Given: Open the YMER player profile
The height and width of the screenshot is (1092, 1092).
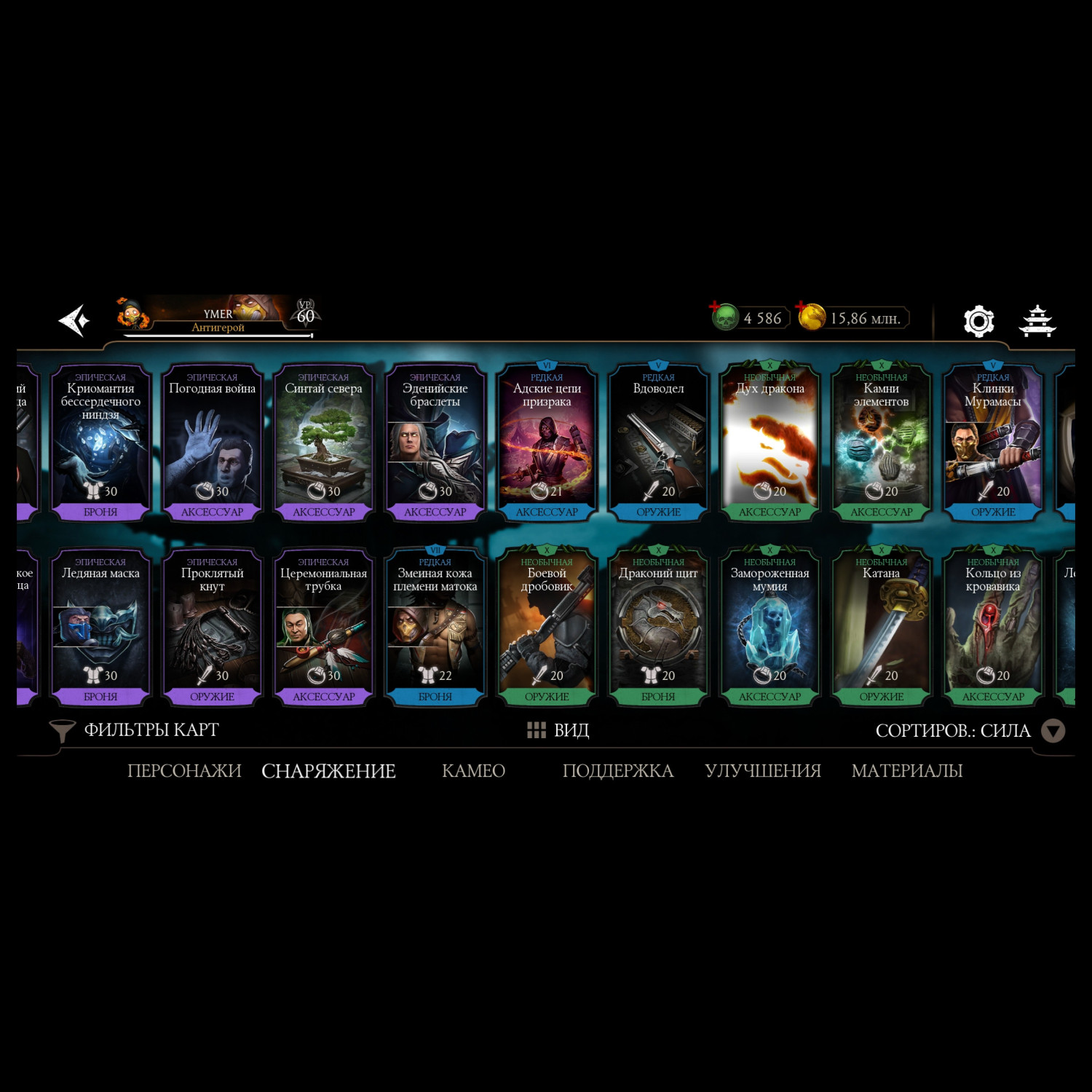Looking at the screenshot, I should [218, 317].
